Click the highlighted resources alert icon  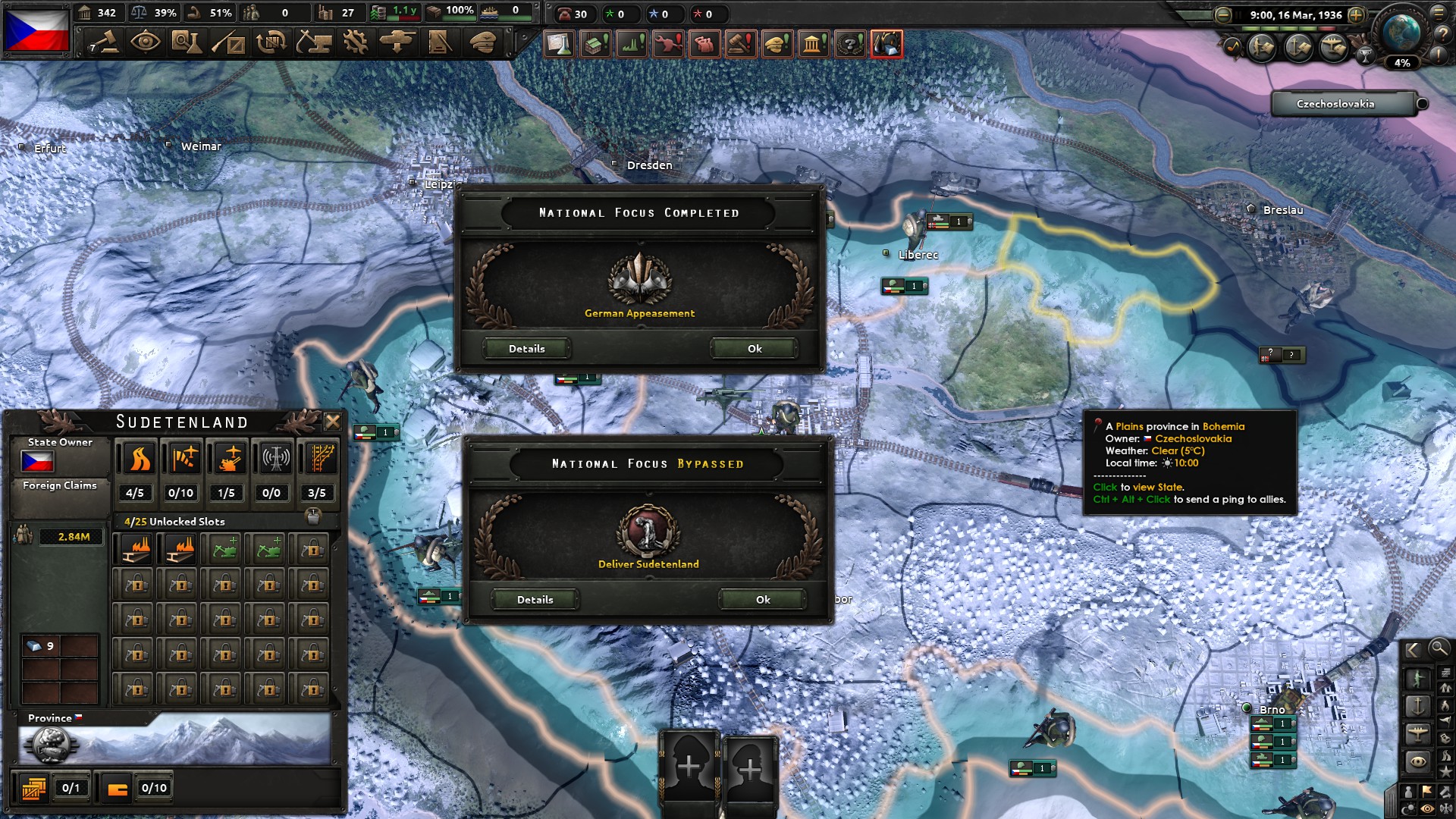coord(886,44)
